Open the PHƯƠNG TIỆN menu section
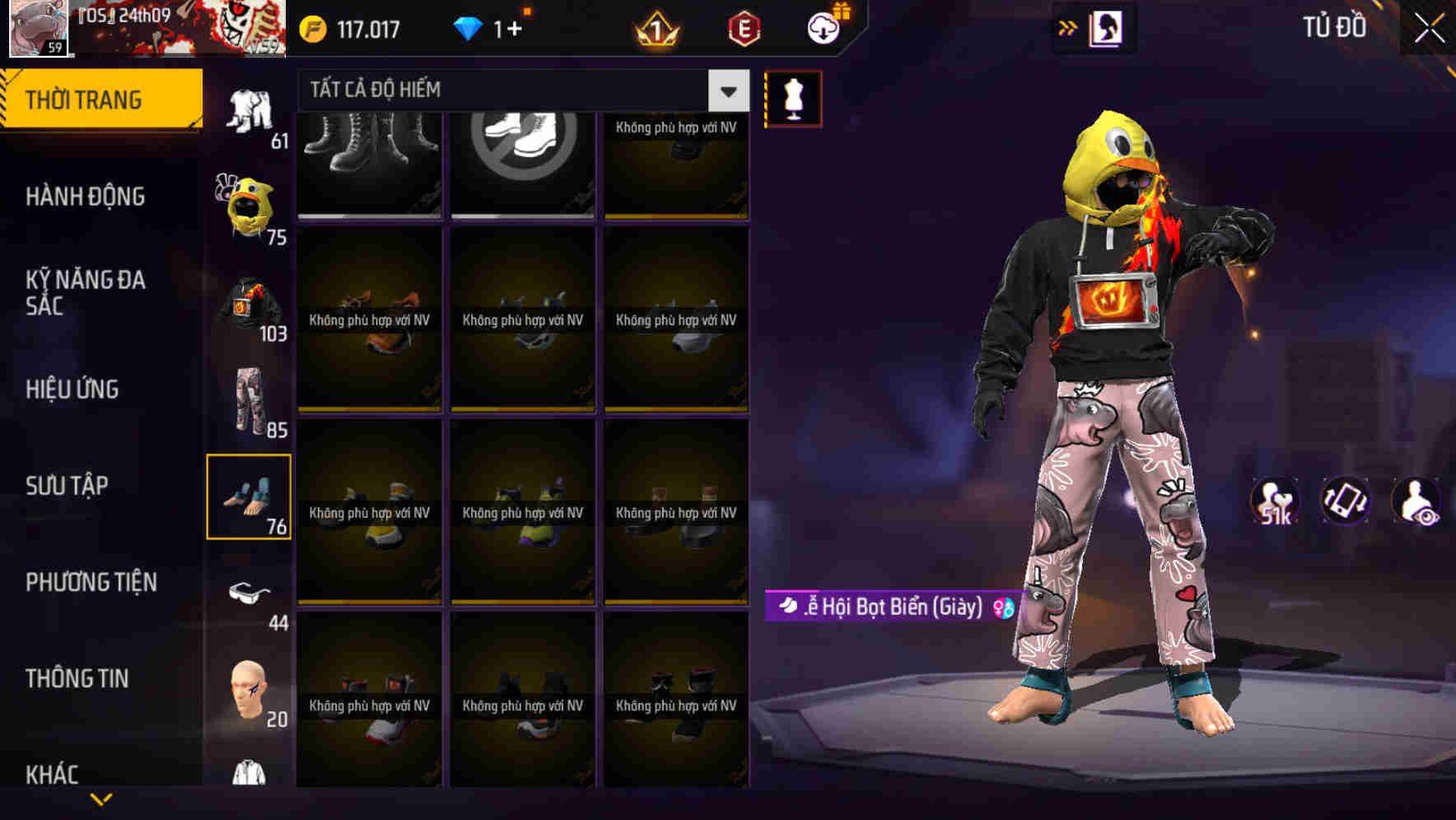 (90, 581)
